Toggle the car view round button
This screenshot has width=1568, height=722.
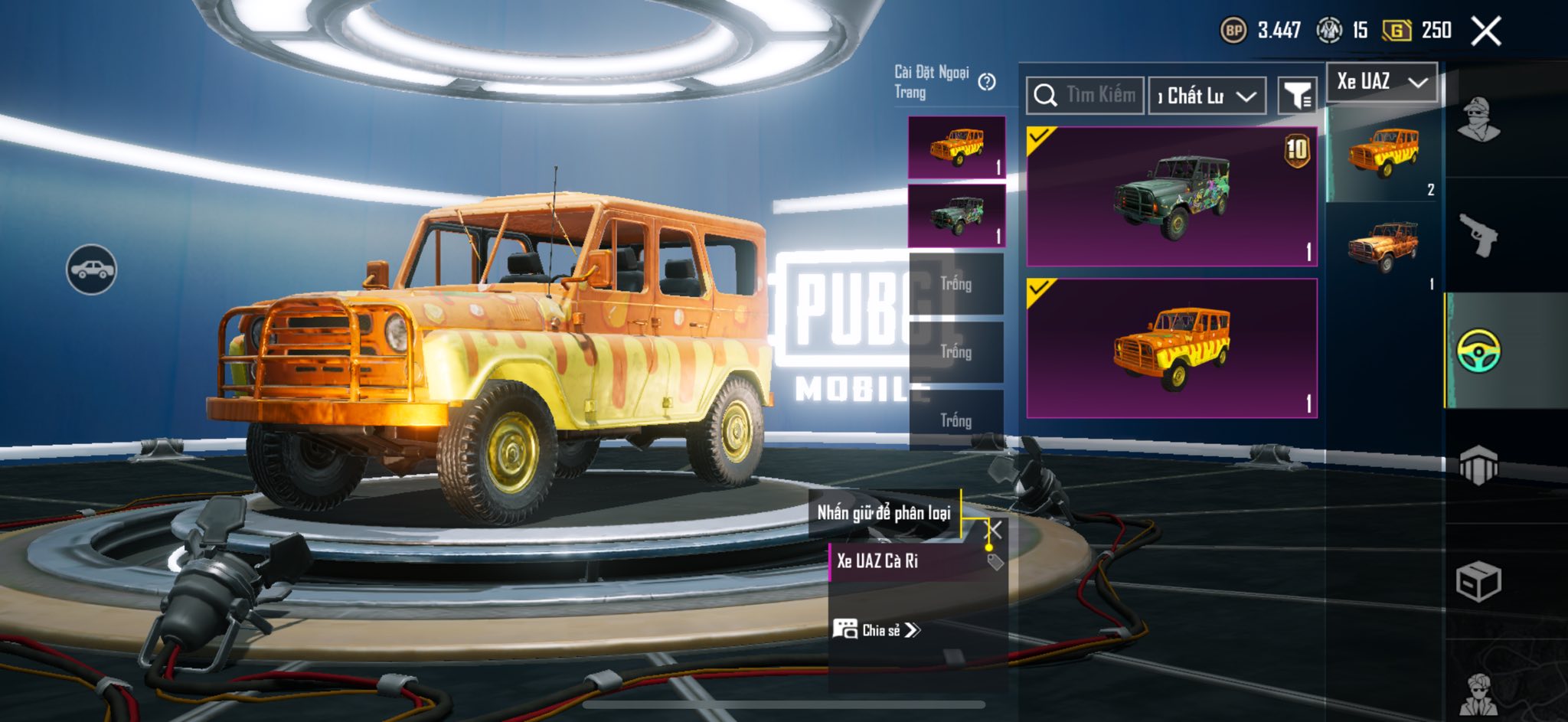[91, 270]
